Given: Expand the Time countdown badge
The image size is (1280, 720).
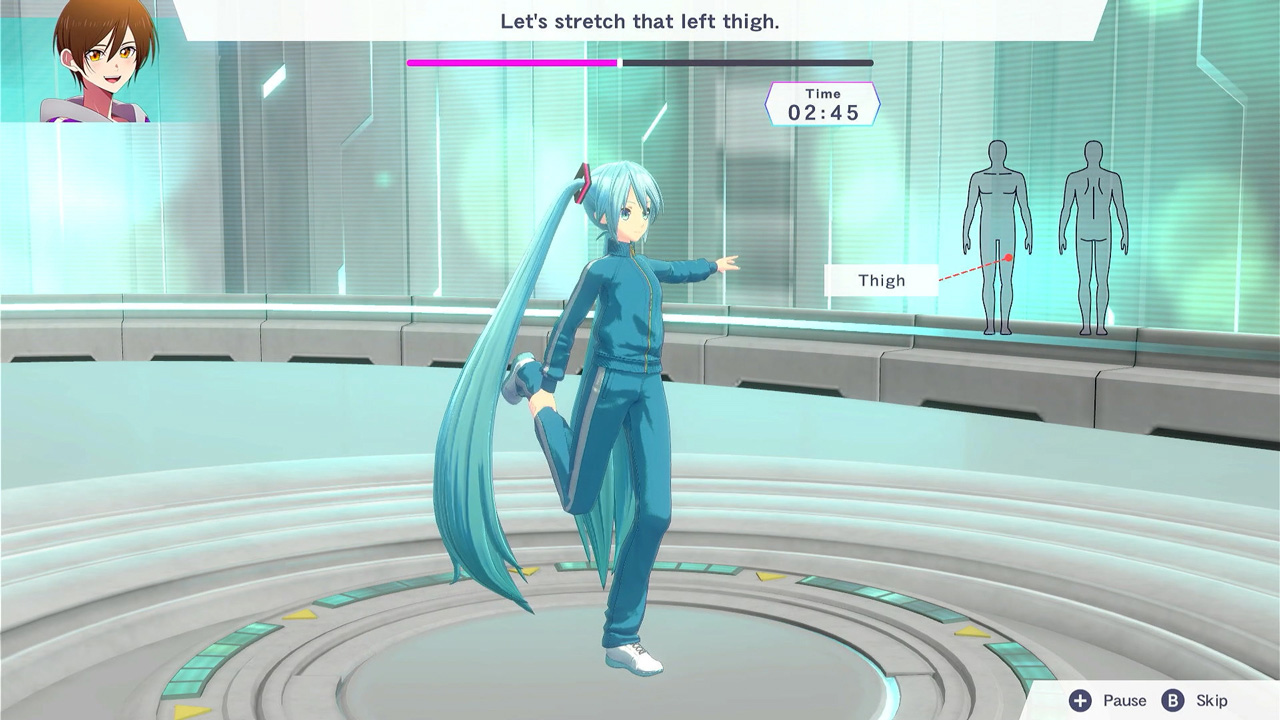Looking at the screenshot, I should point(823,104).
